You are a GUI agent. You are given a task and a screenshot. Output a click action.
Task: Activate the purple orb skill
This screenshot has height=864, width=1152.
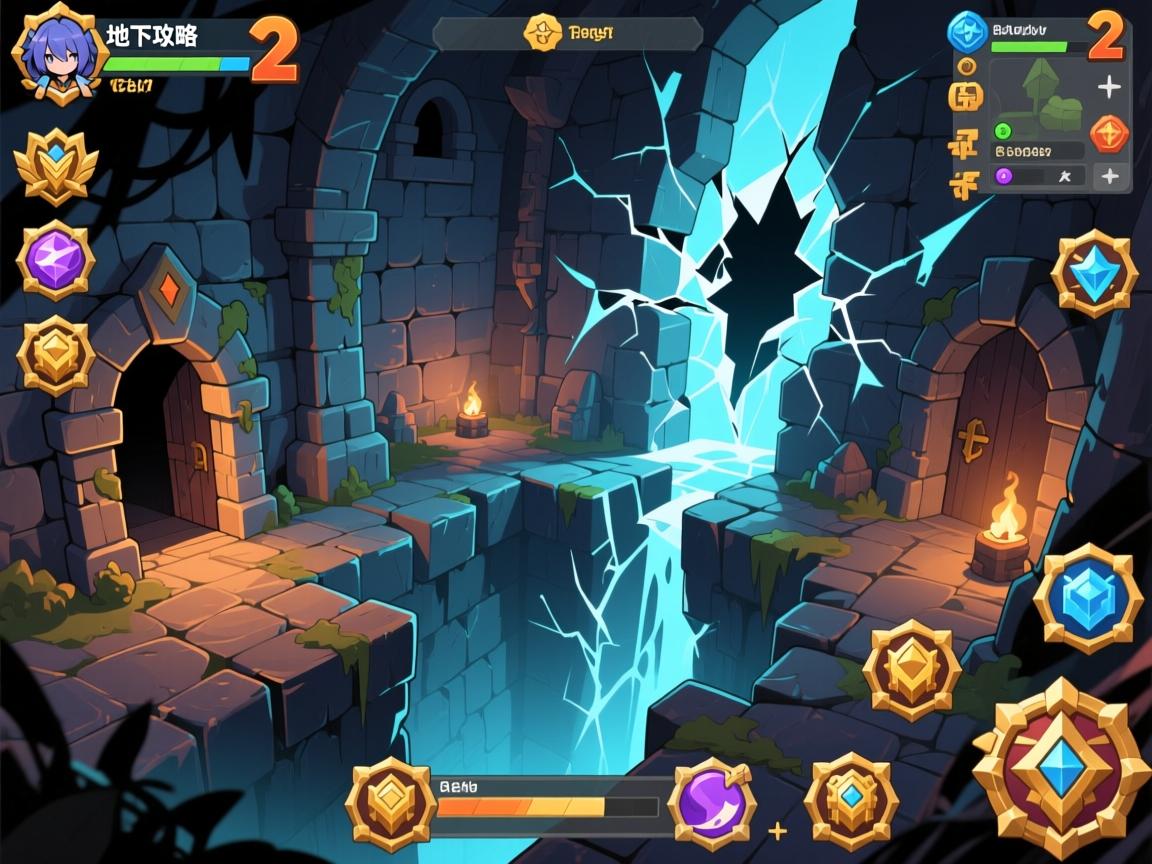(711, 803)
